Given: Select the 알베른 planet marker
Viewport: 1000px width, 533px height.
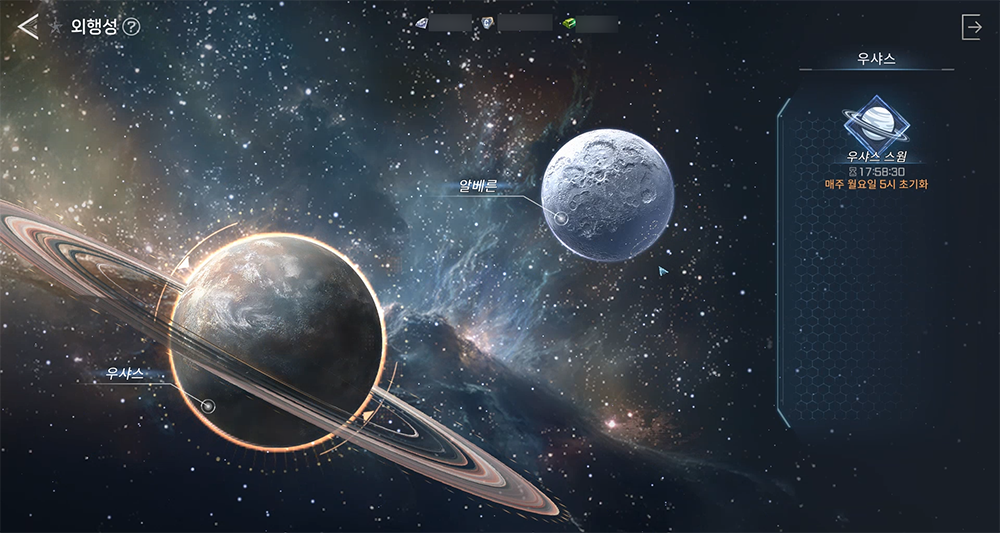Looking at the screenshot, I should [561, 217].
